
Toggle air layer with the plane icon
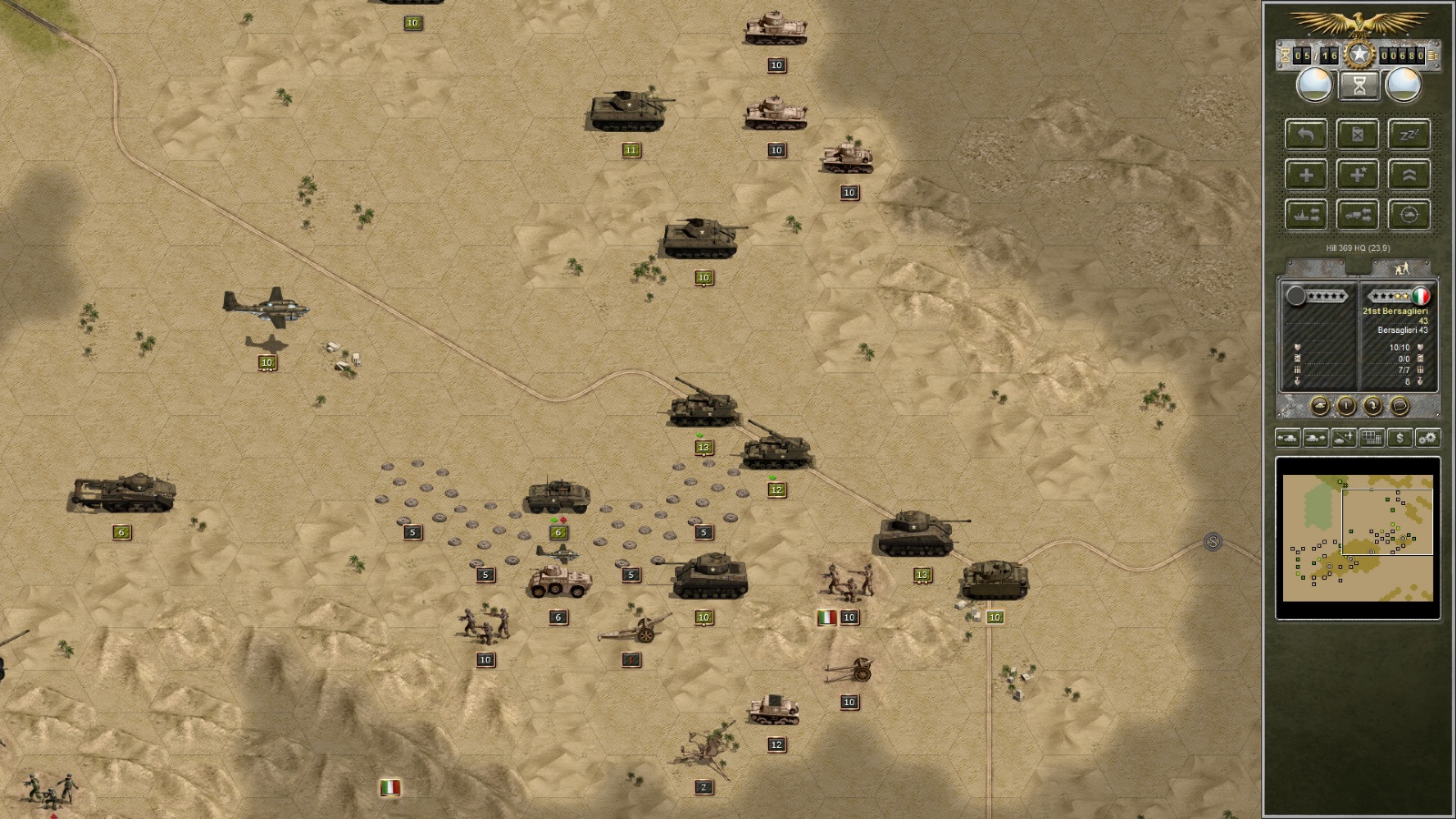1342,438
